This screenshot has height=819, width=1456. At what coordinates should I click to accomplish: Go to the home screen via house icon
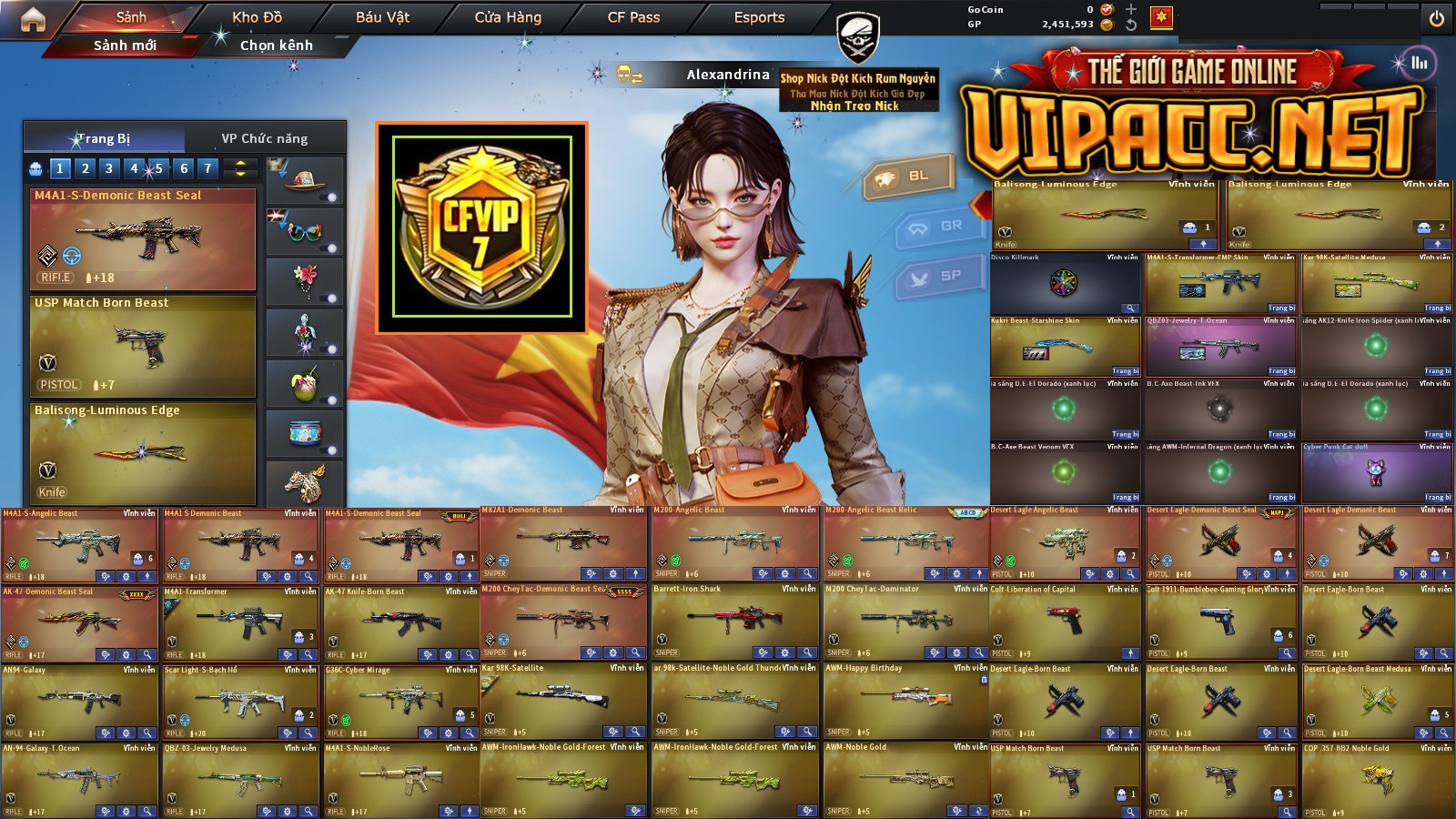pyautogui.click(x=33, y=19)
